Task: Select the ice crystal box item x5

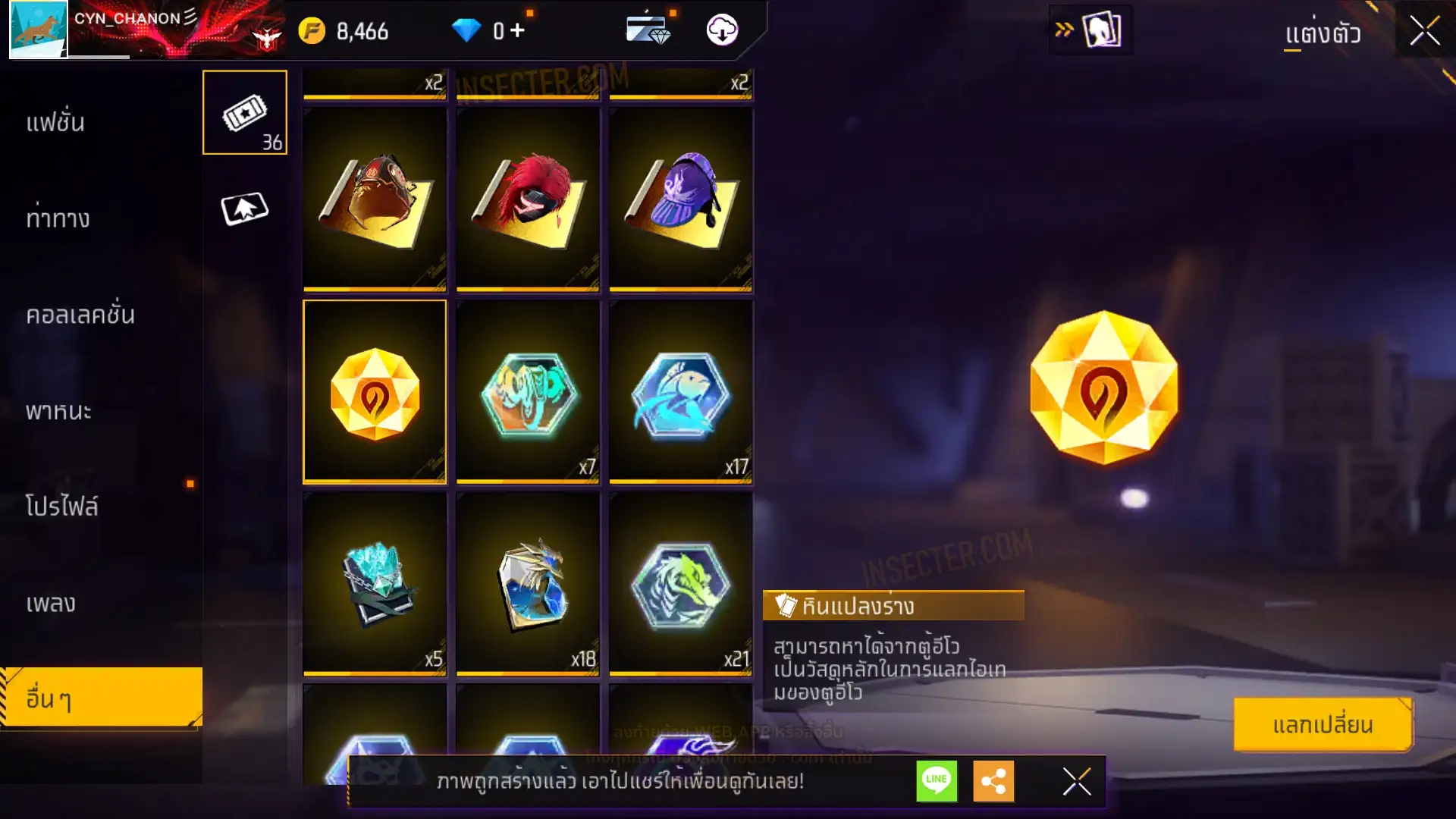Action: tap(375, 582)
